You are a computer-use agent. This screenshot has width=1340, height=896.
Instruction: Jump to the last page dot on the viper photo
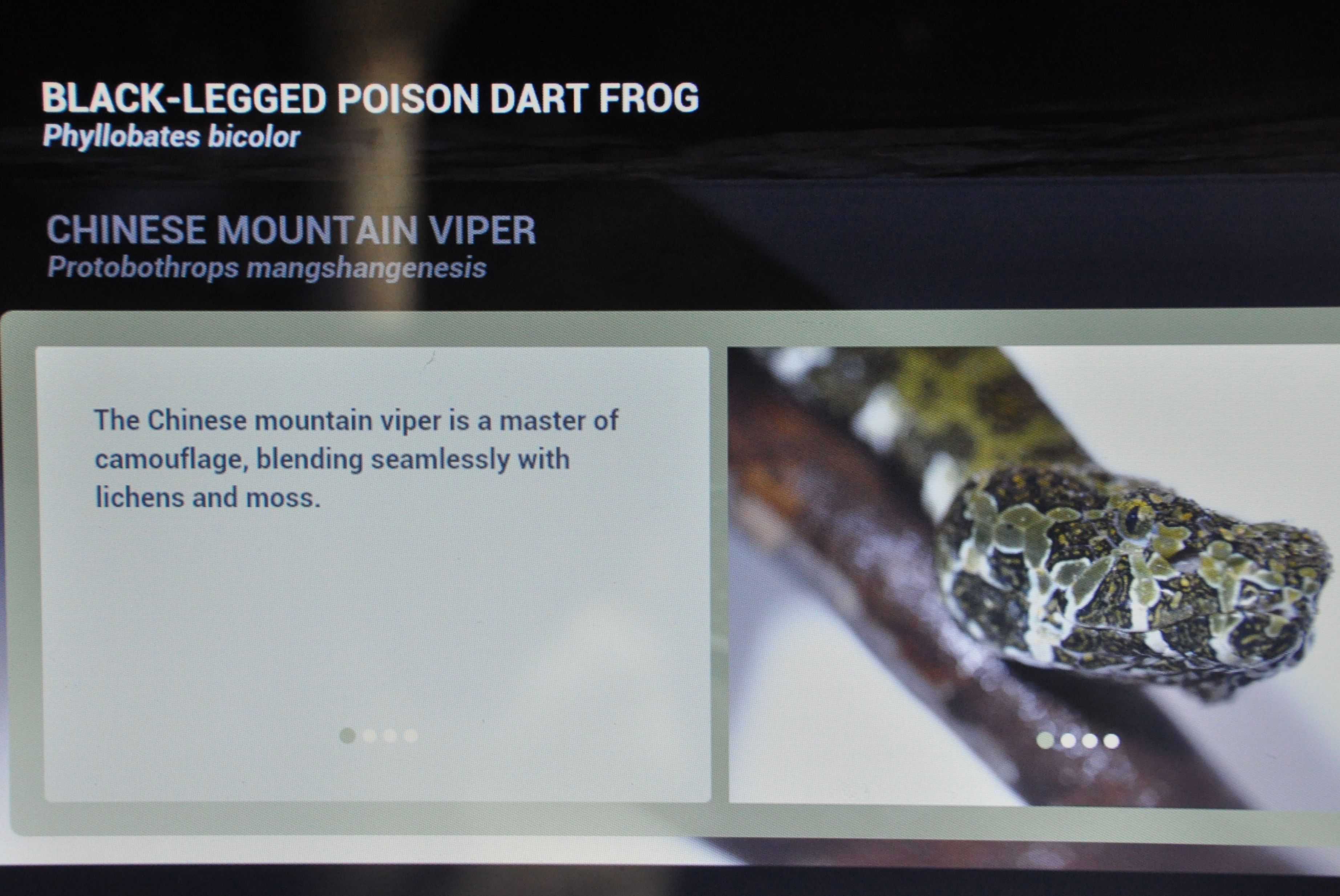(x=1112, y=741)
